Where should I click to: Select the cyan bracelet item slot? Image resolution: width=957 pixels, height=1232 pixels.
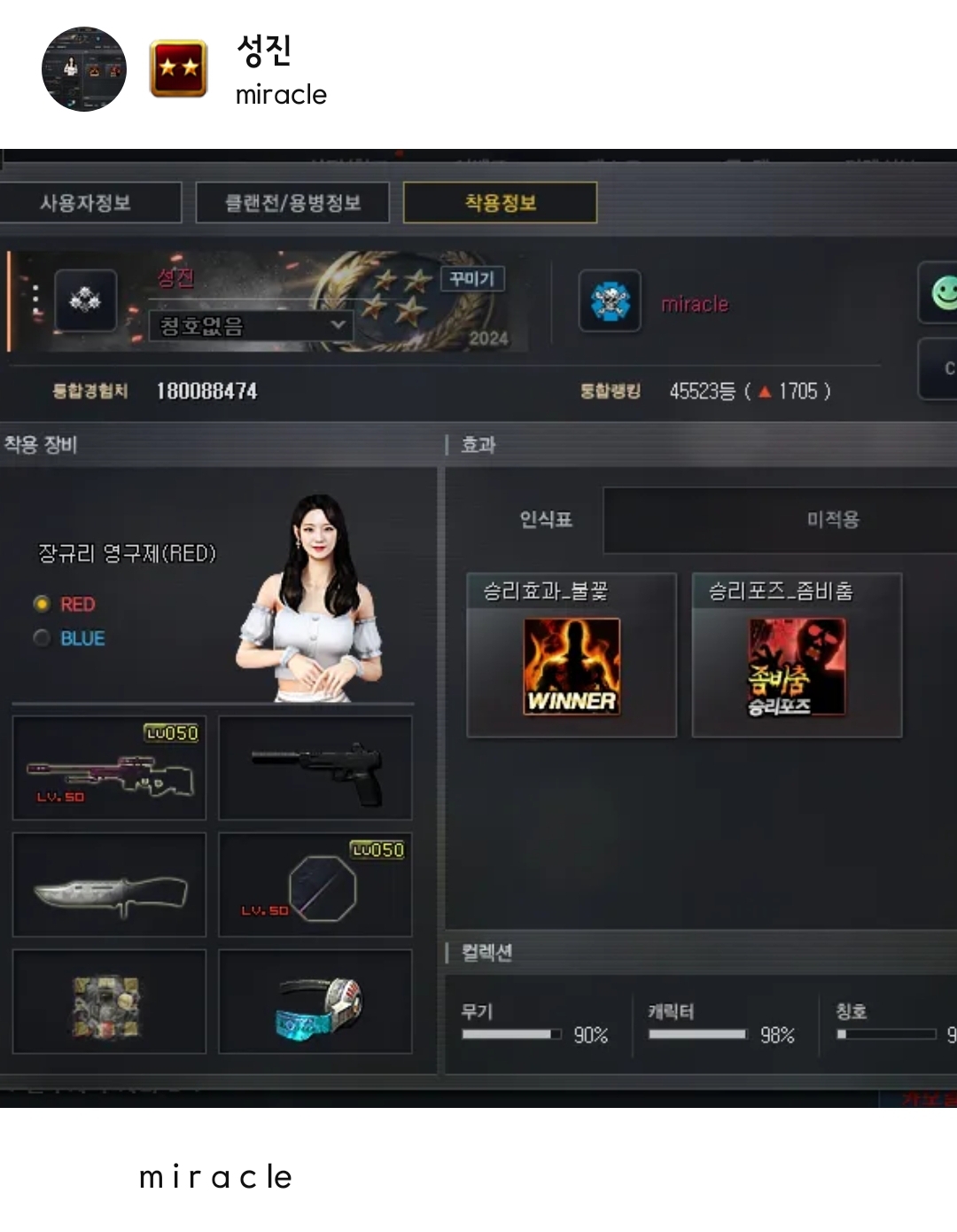pos(315,1002)
